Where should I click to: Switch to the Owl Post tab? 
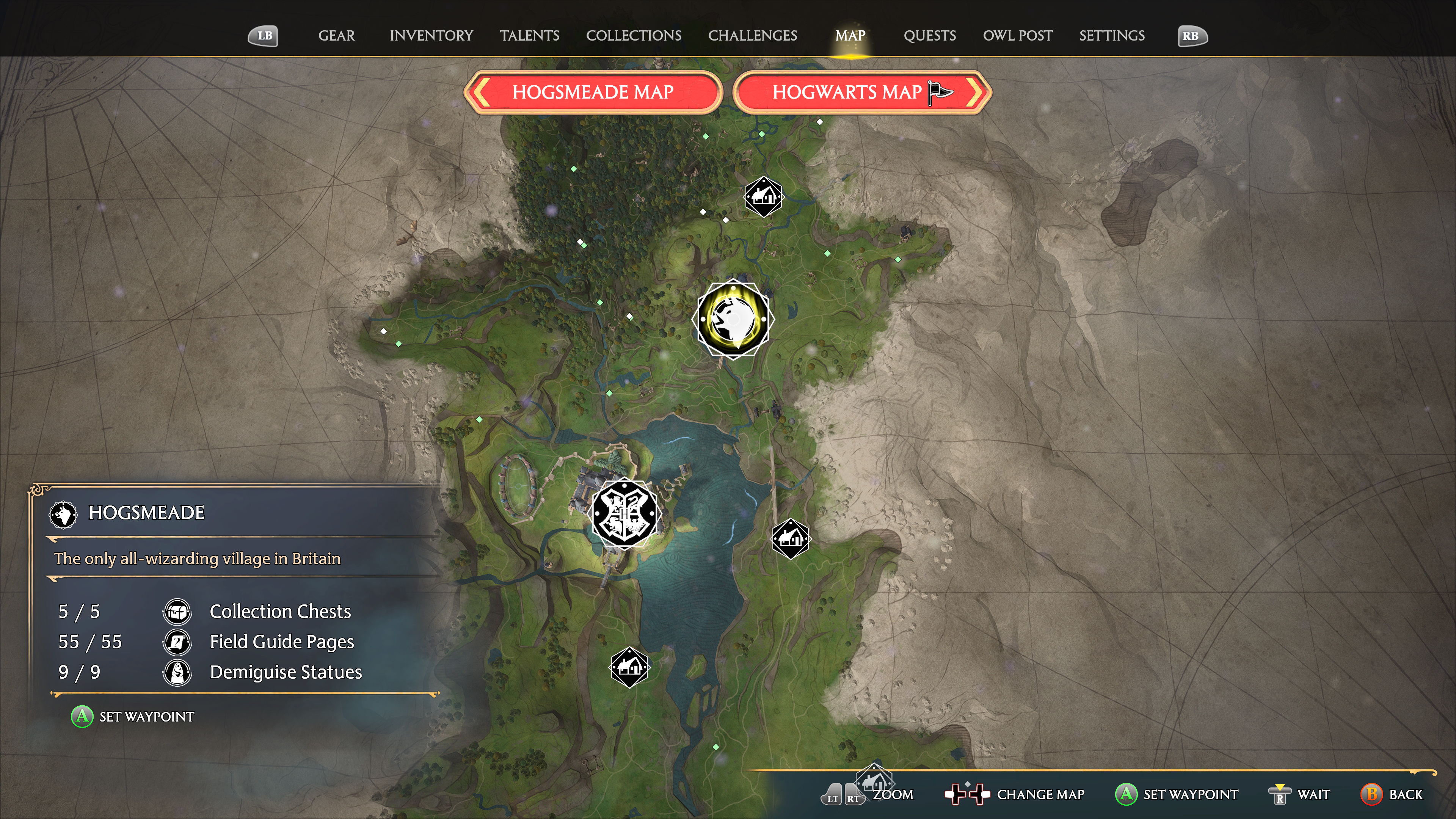[x=1017, y=36]
